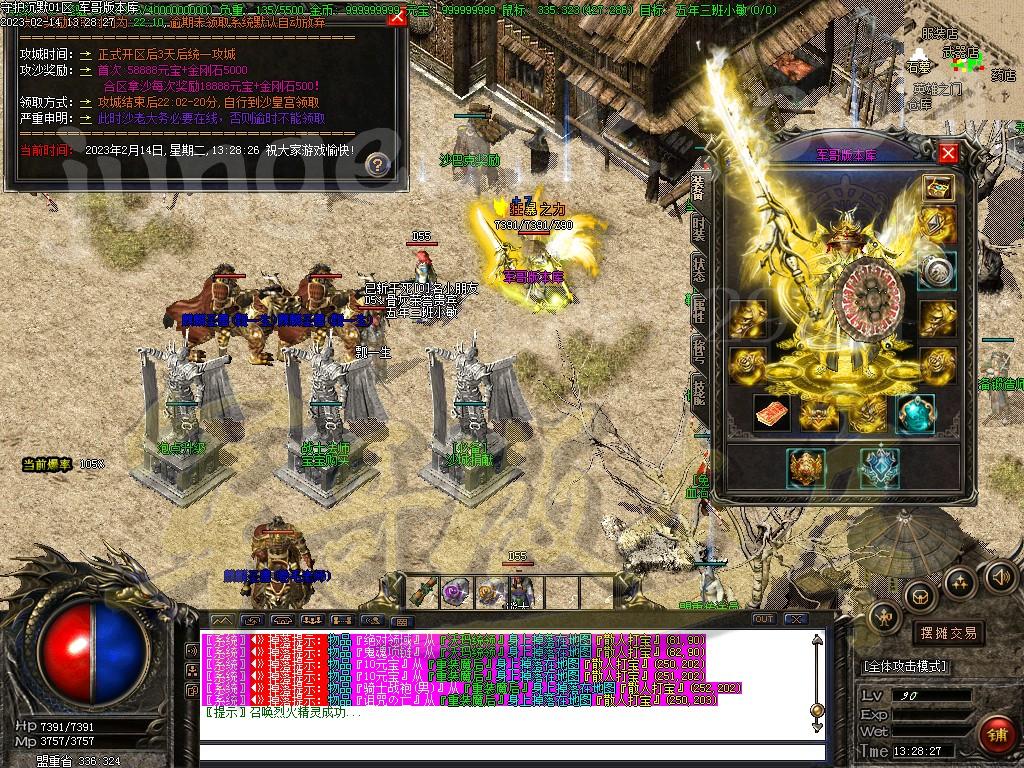Select the treasure chest icon in equipment panel
The height and width of the screenshot is (768, 1024).
point(937,188)
